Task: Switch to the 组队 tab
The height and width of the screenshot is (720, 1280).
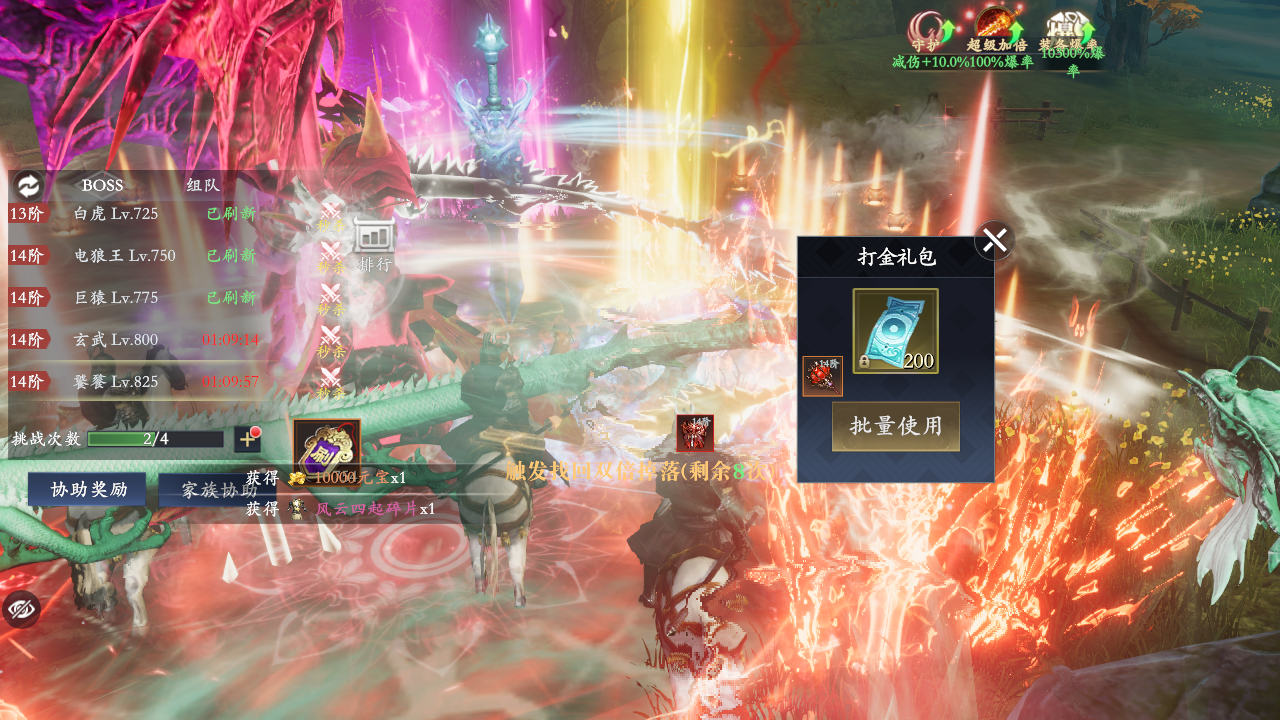Action: tap(203, 185)
